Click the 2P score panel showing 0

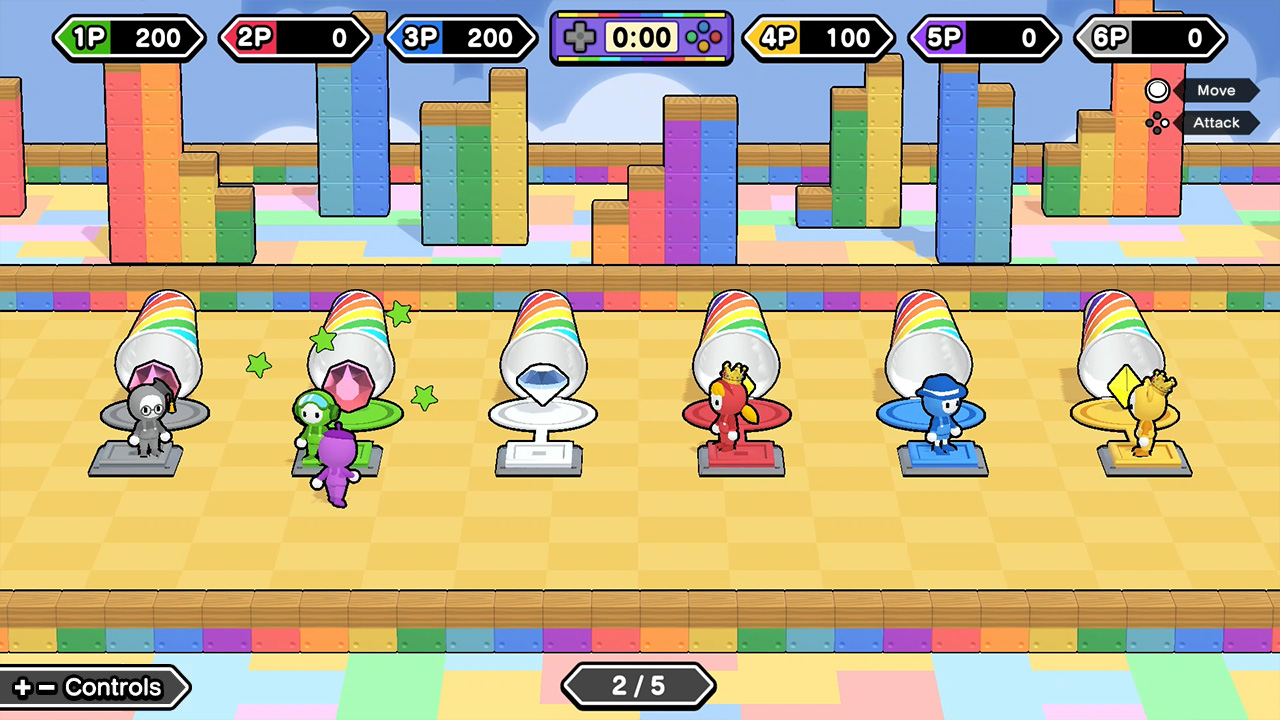295,37
